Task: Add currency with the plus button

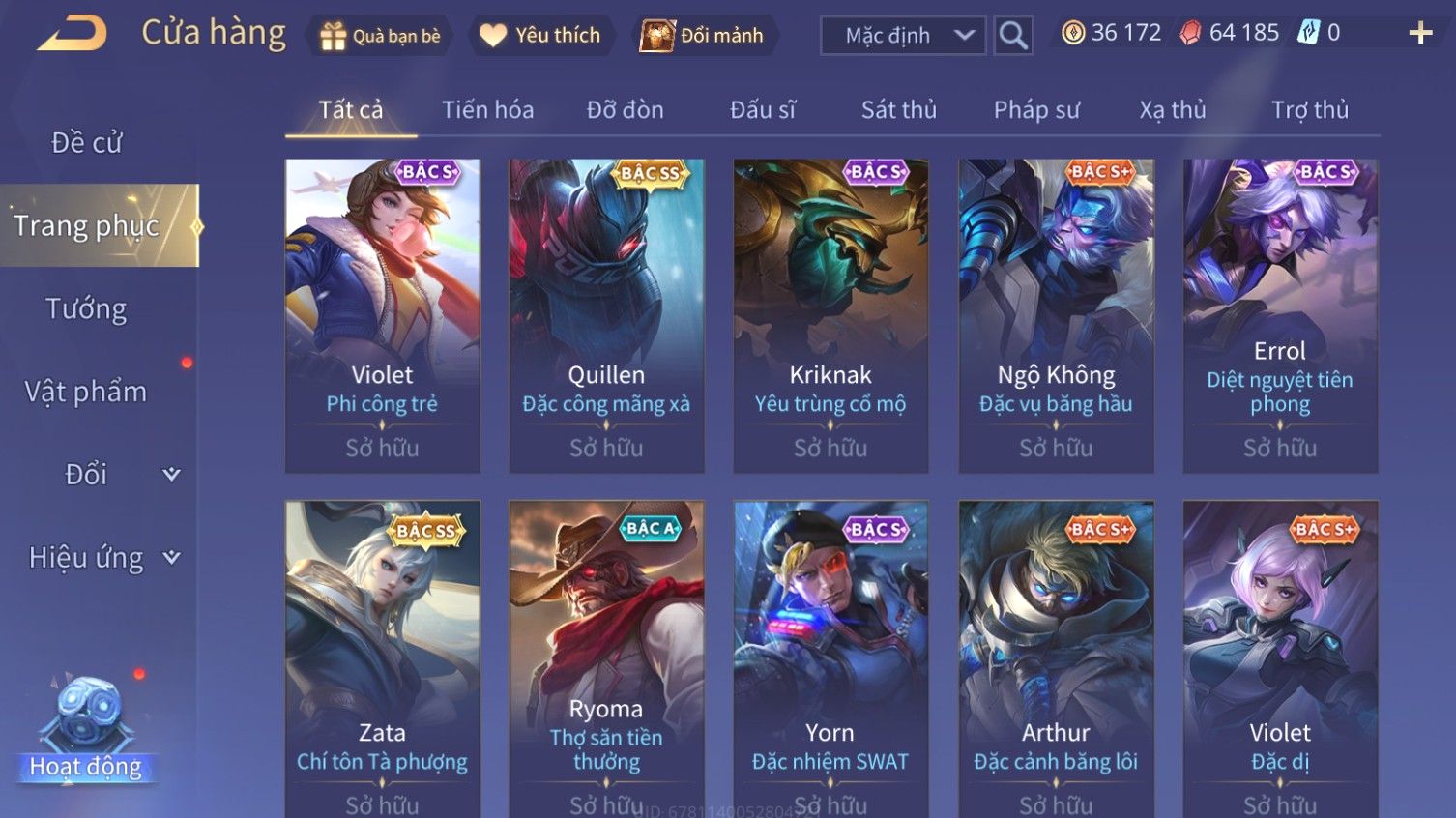Action: (1420, 34)
